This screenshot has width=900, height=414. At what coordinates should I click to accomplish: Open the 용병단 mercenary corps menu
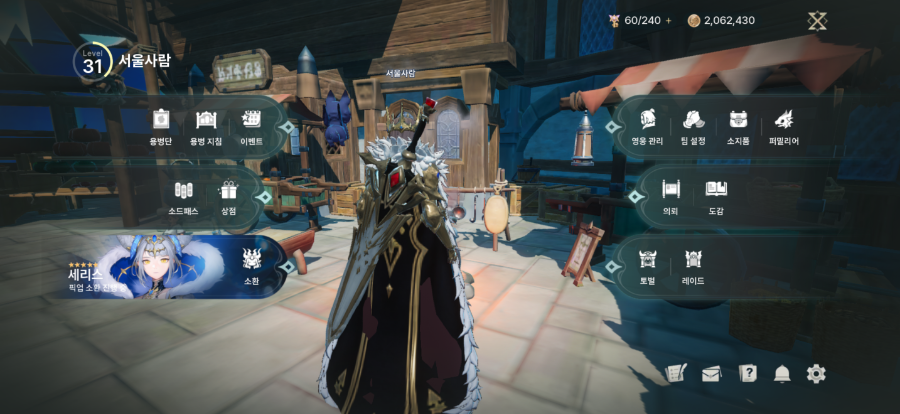pos(161,126)
